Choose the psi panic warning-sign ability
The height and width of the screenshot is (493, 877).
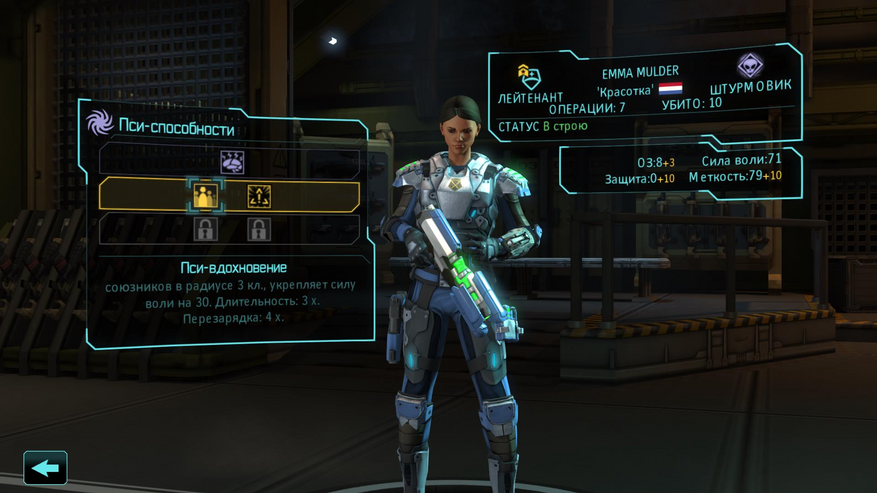[259, 196]
